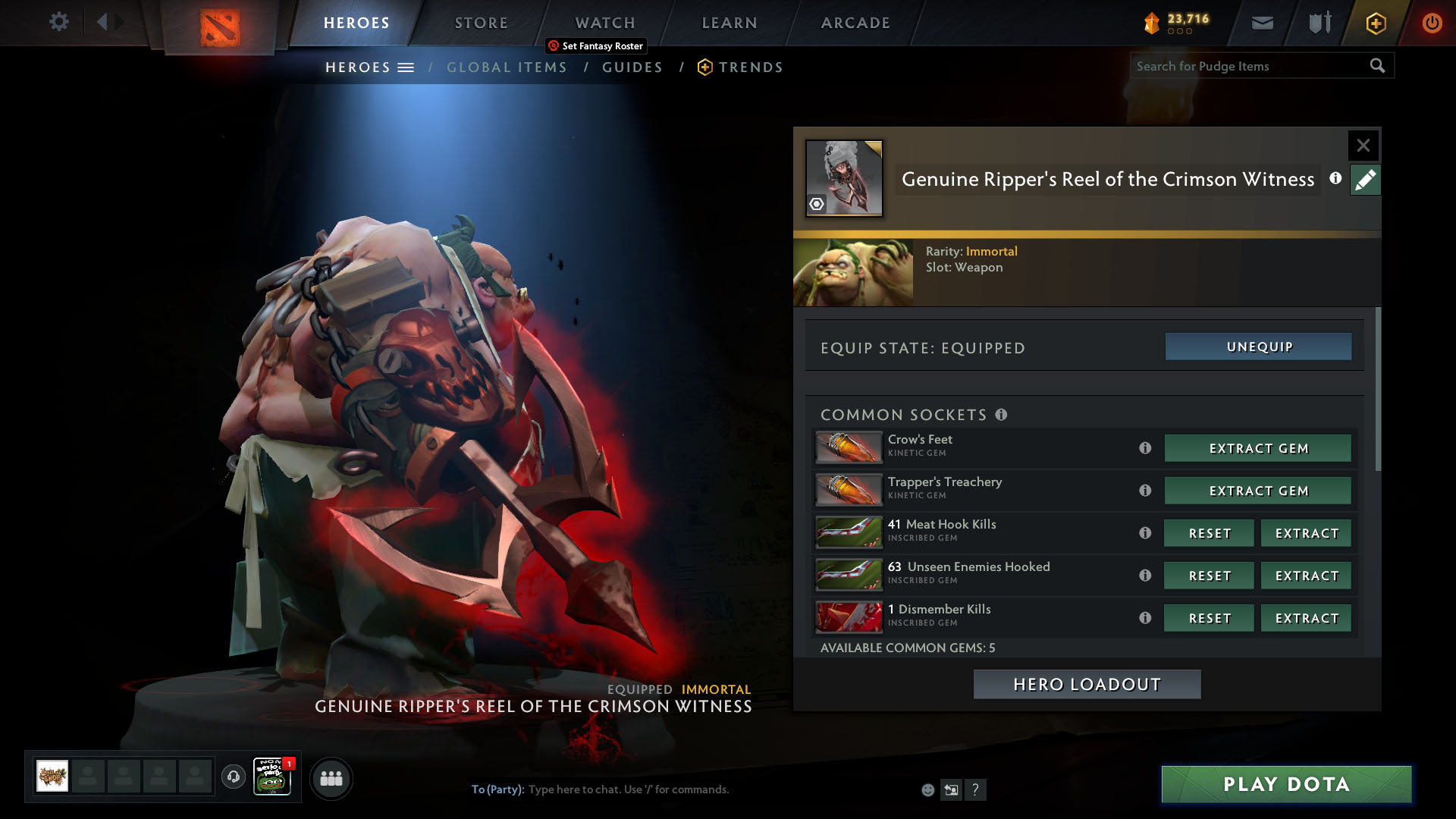Switch to the Watch tab
The image size is (1456, 819).
click(x=604, y=23)
